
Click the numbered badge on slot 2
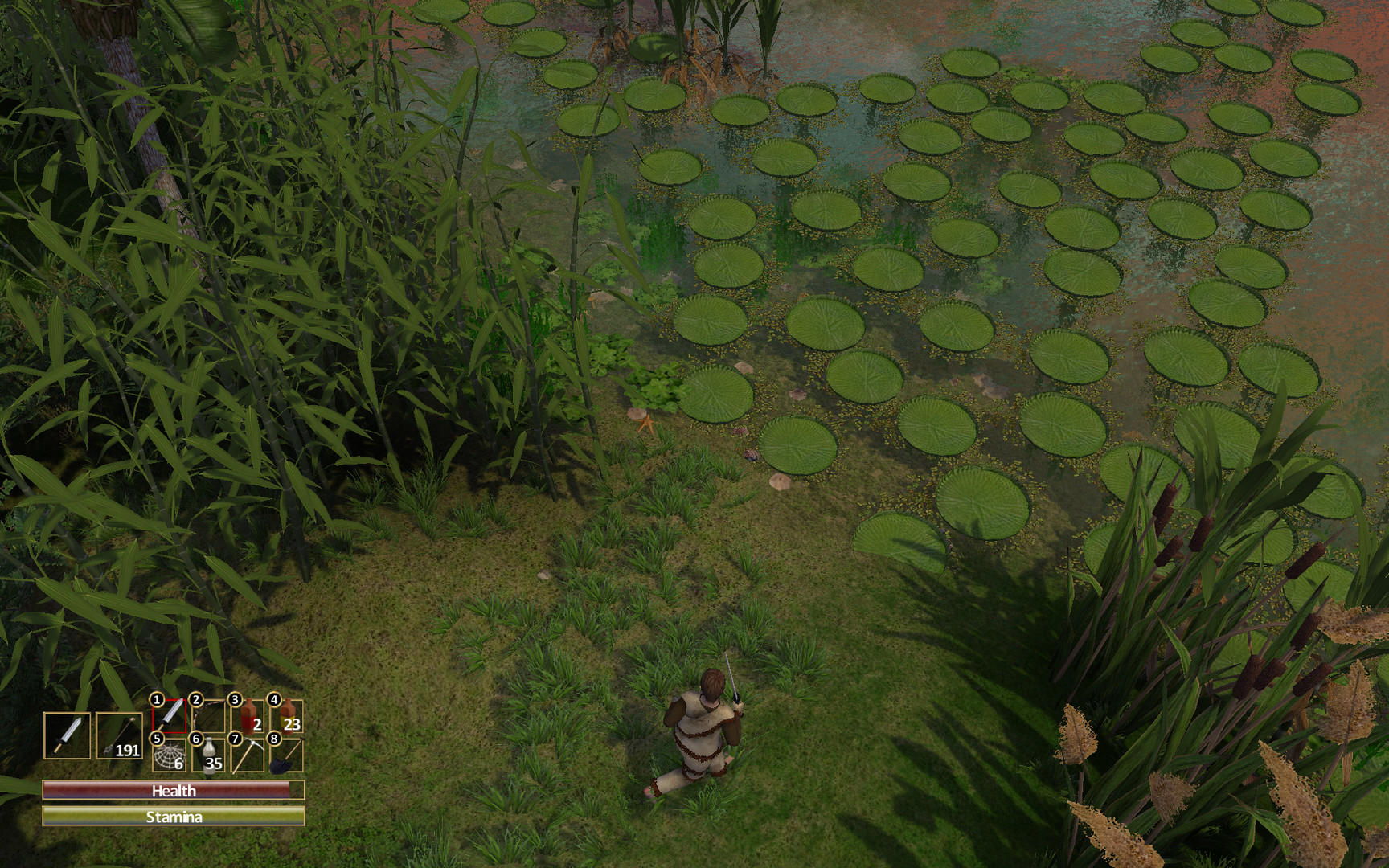[x=195, y=699]
